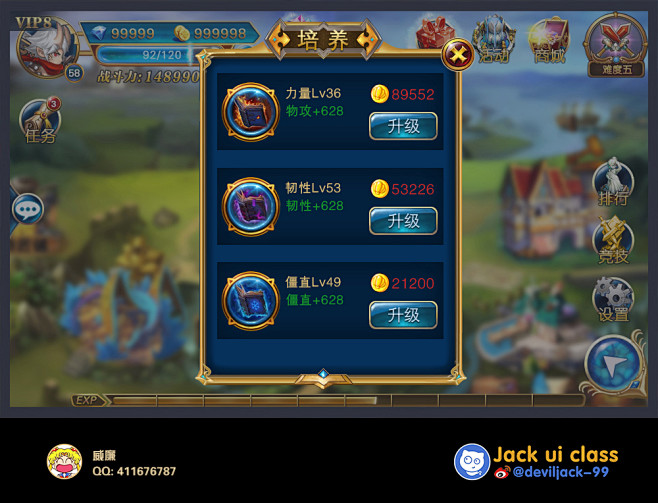658x503 pixels.
Task: Select the 力量 Lv36 skill book icon
Action: tap(247, 109)
